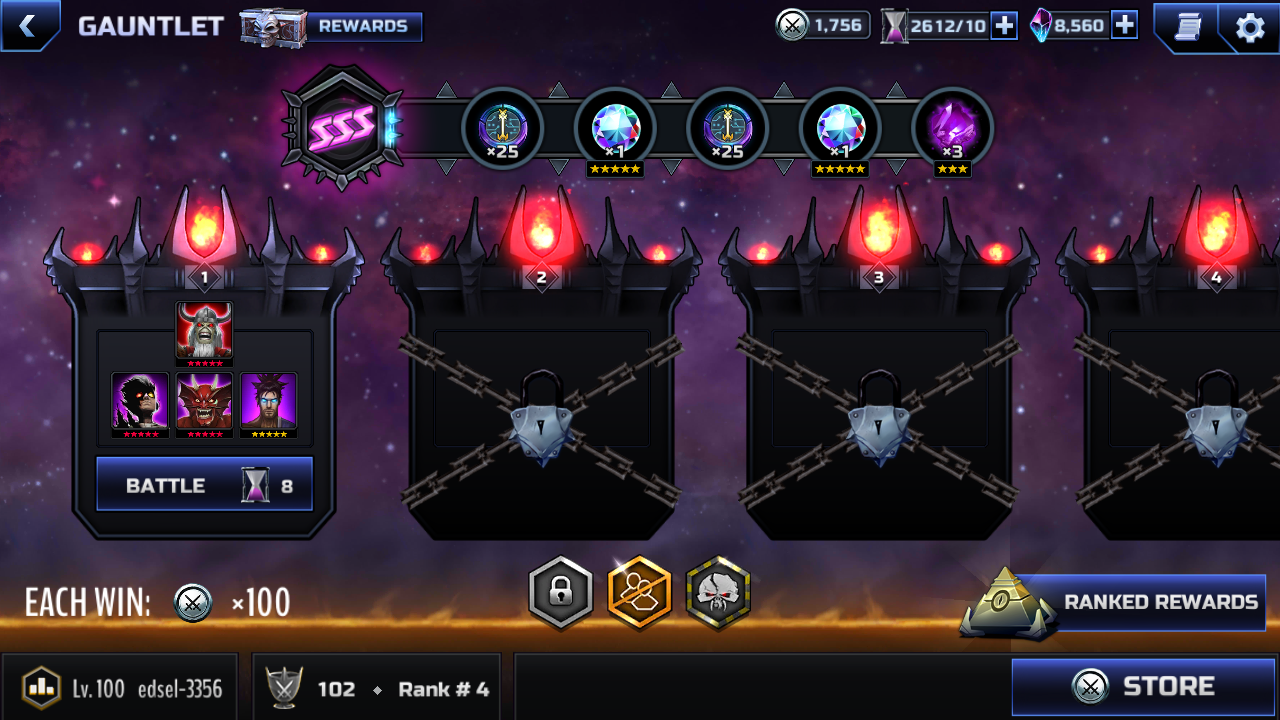
Task: Add more hourglass energy with plus button
Action: tap(1004, 26)
